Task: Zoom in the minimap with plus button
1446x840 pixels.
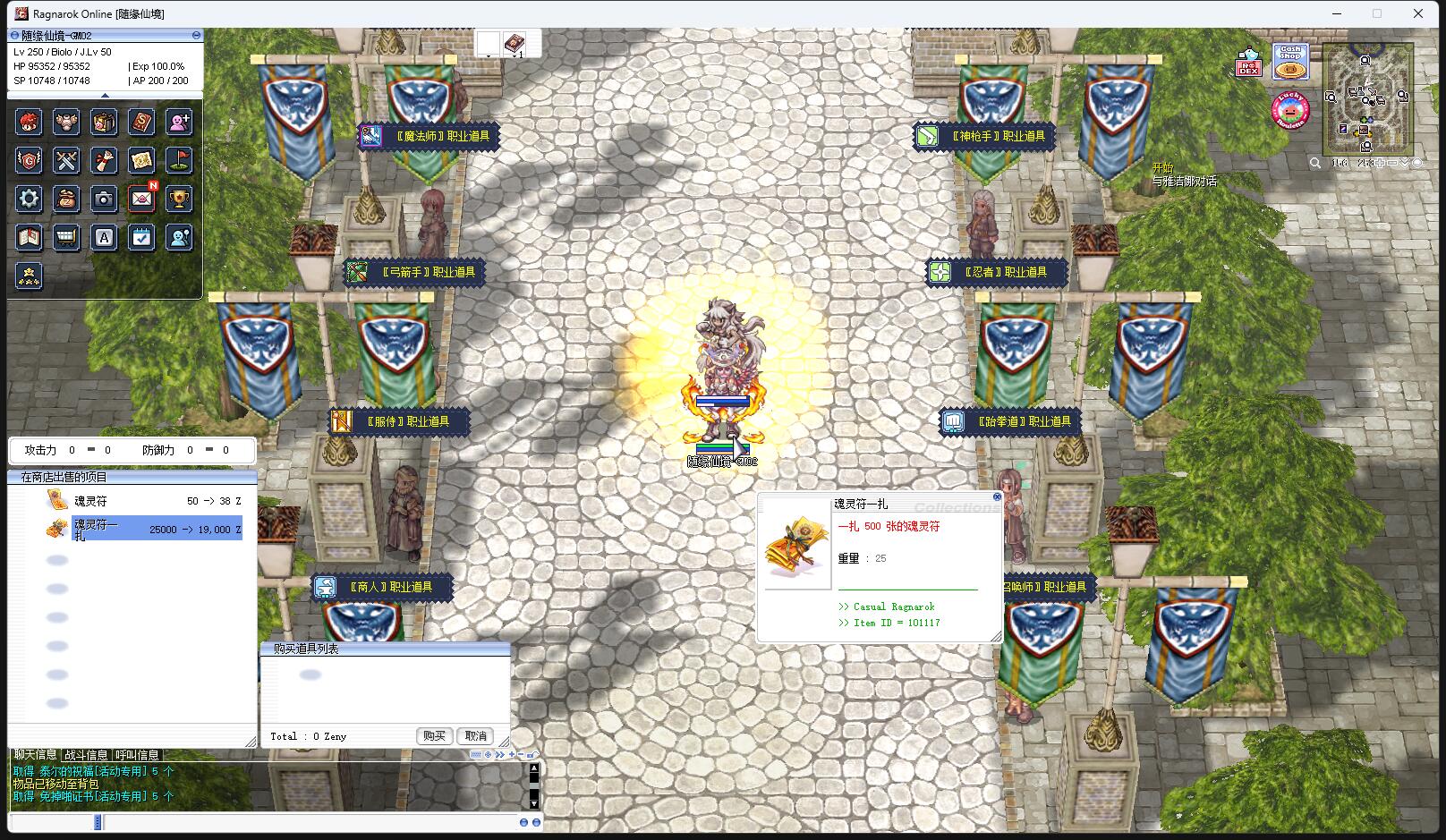Action: tap(1380, 163)
